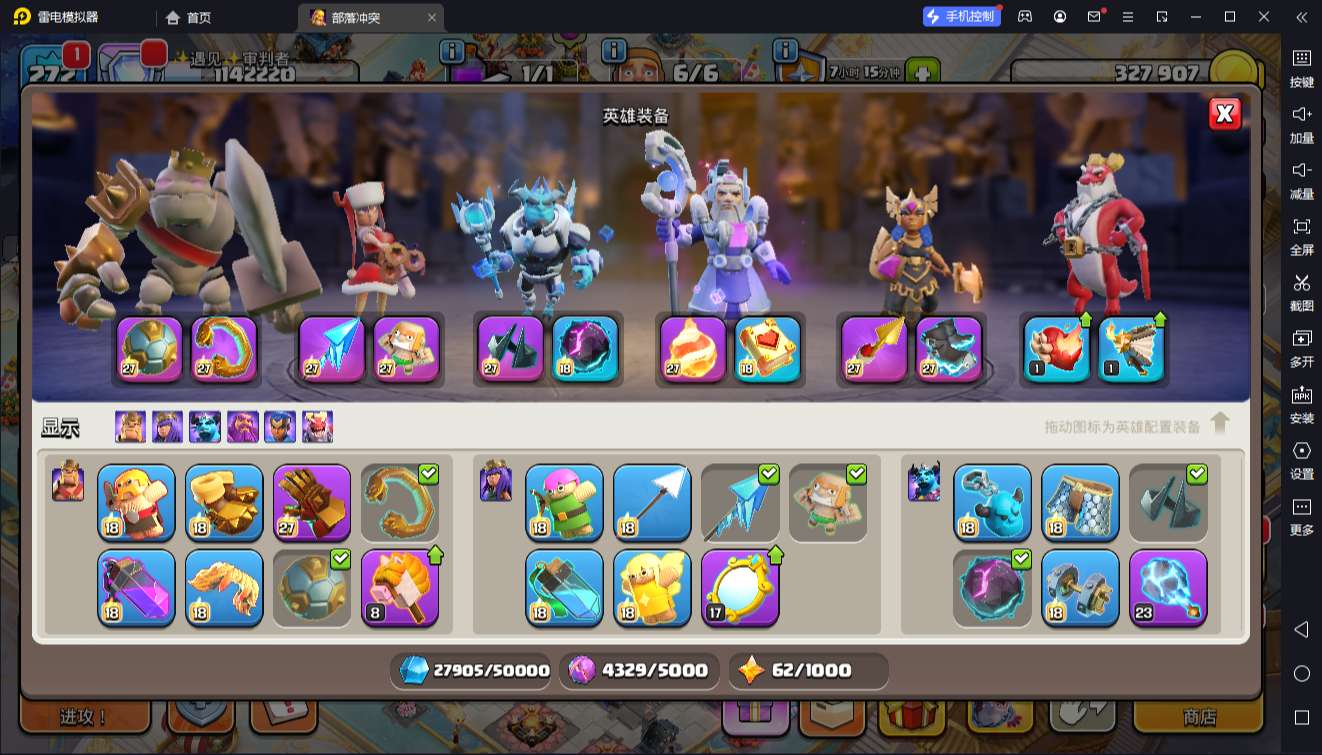Choose the Metal Pants equipment

(x=1080, y=503)
